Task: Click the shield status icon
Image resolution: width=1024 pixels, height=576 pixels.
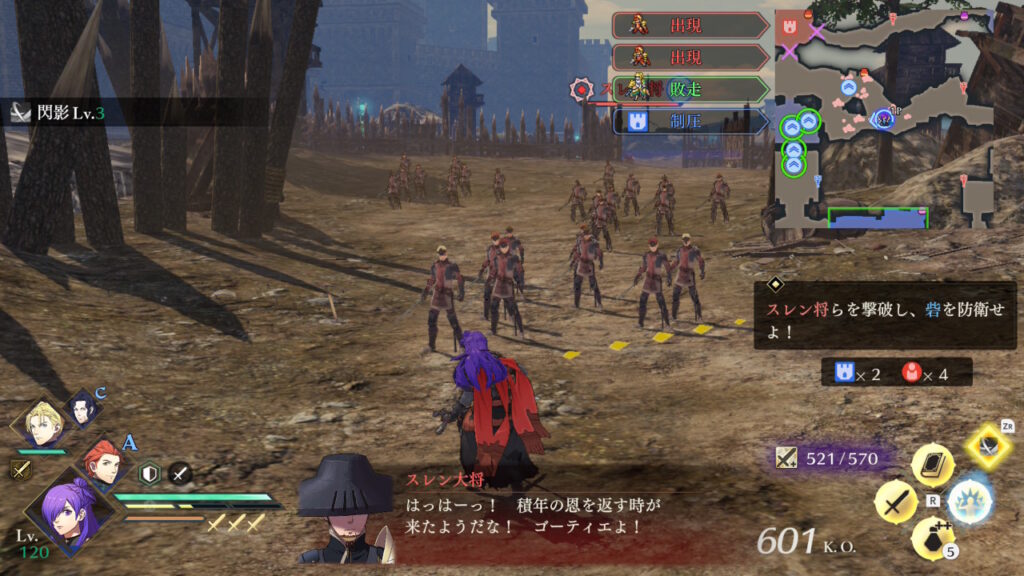Action: (x=150, y=473)
